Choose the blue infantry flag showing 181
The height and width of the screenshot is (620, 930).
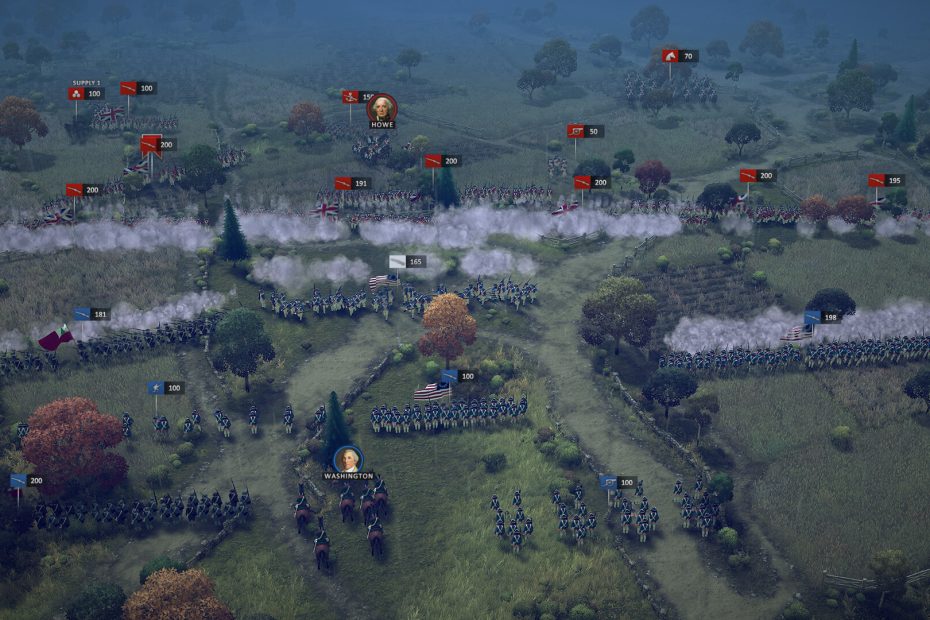pyautogui.click(x=83, y=314)
